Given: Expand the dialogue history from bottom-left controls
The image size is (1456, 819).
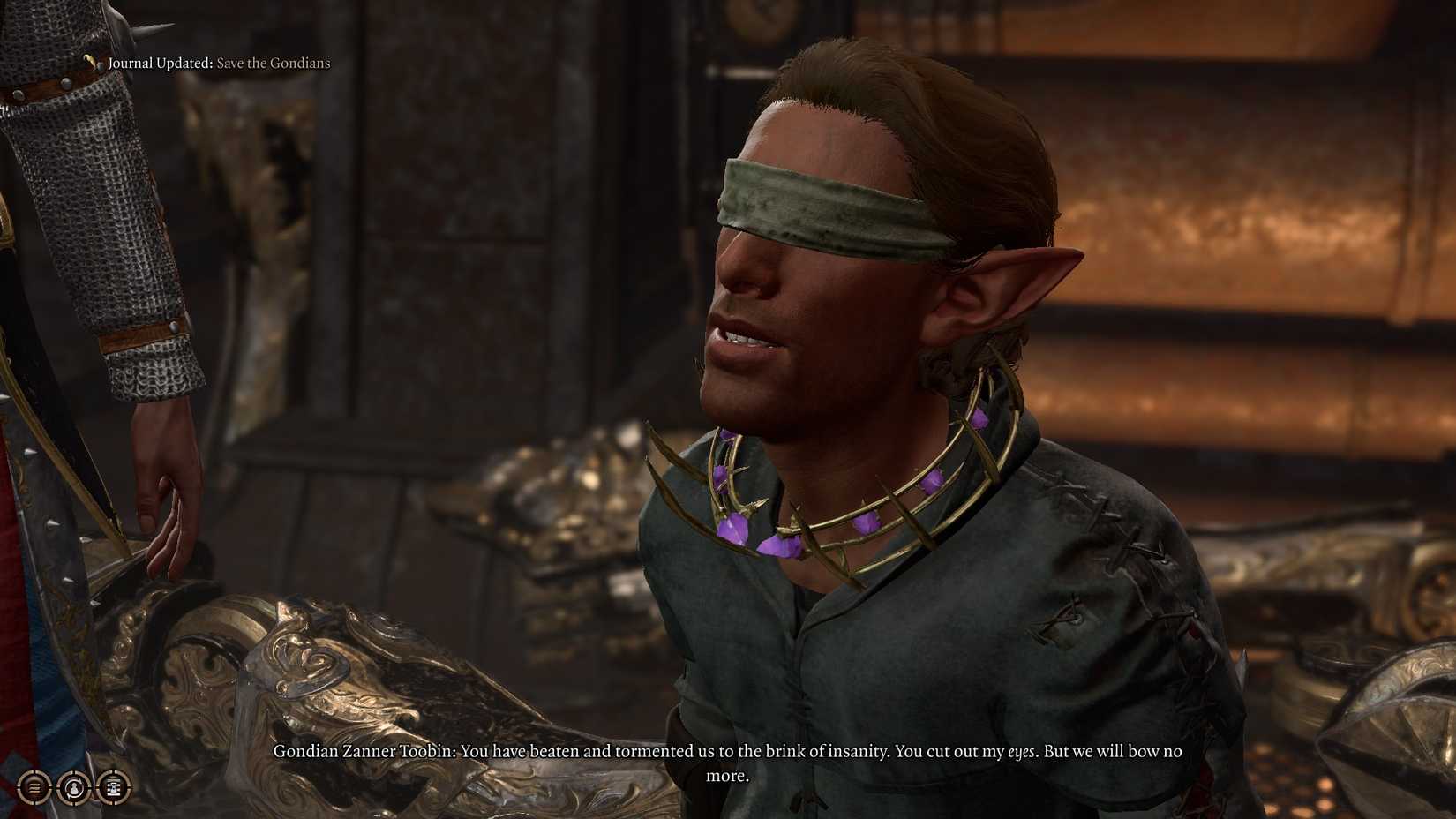Looking at the screenshot, I should 33,787.
